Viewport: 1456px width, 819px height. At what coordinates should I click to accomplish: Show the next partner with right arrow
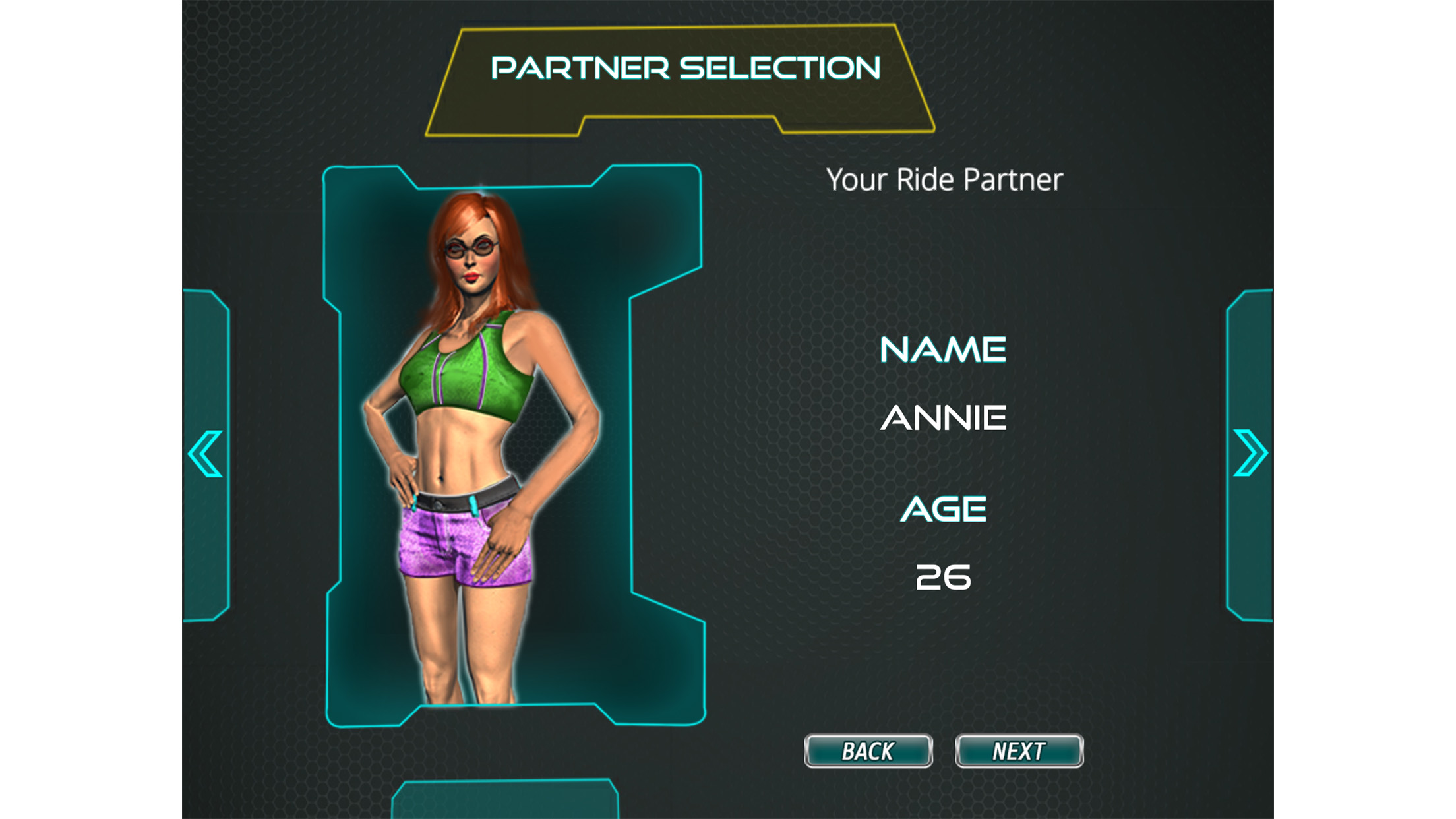(x=1250, y=453)
